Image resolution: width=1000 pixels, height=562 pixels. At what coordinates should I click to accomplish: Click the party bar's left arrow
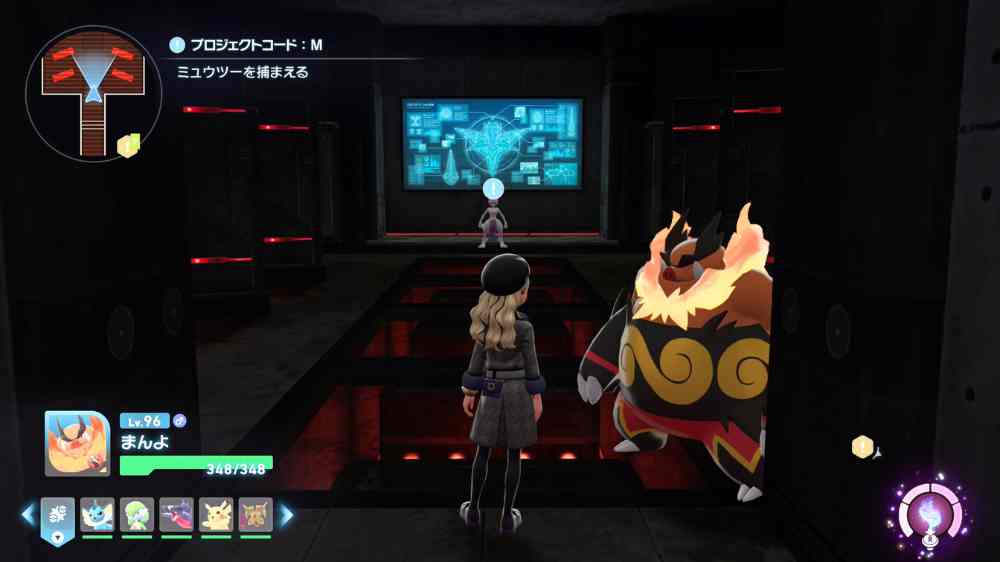point(27,515)
